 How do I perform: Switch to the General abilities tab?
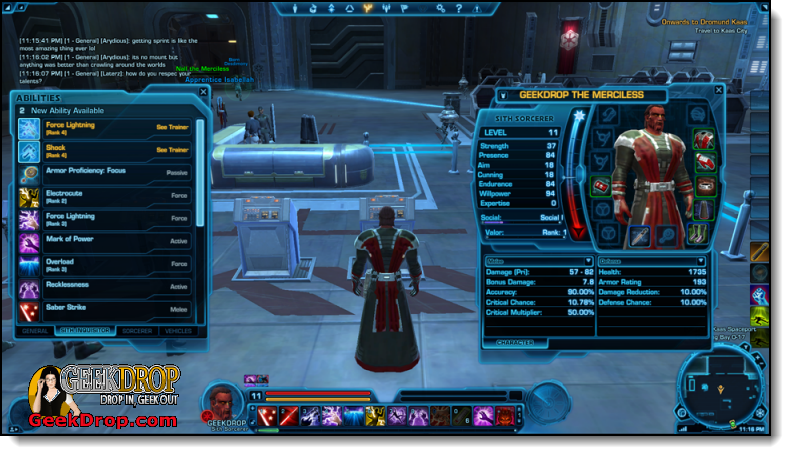(35, 330)
